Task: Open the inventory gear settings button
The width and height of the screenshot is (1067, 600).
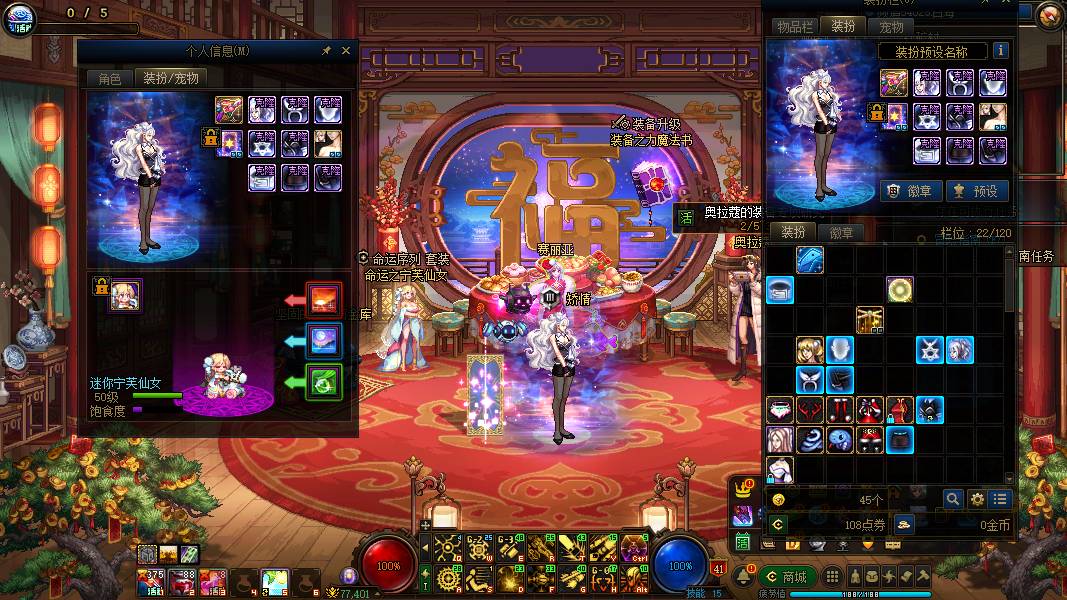Action: point(977,498)
